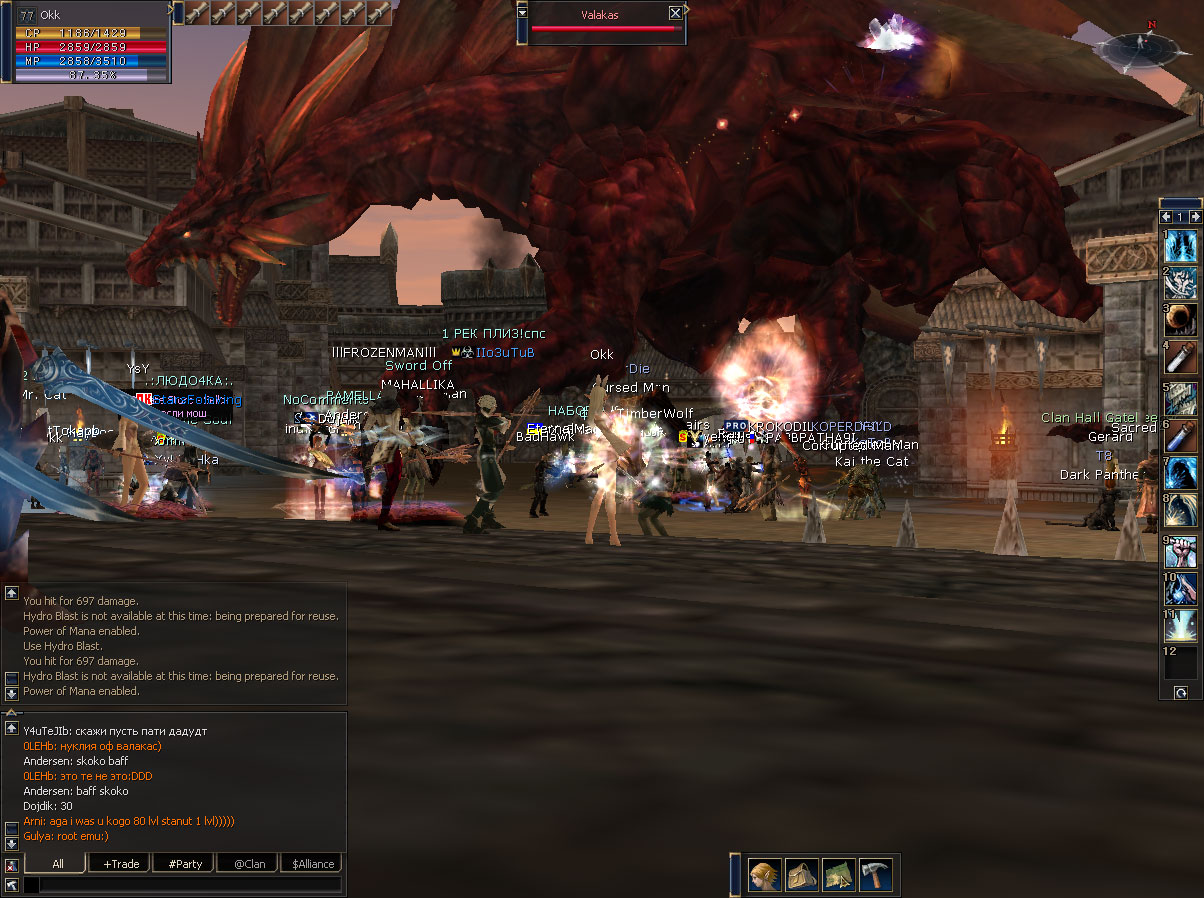
Task: Click the hammer icon in the bottom menu
Action: [875, 876]
